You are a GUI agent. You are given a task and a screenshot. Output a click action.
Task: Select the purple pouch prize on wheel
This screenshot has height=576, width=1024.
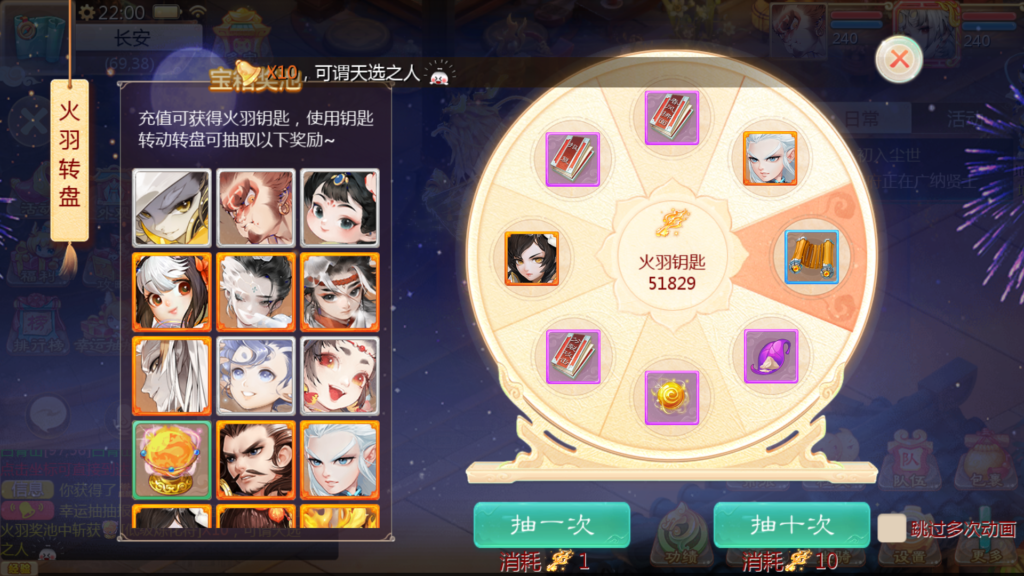[x=770, y=356]
